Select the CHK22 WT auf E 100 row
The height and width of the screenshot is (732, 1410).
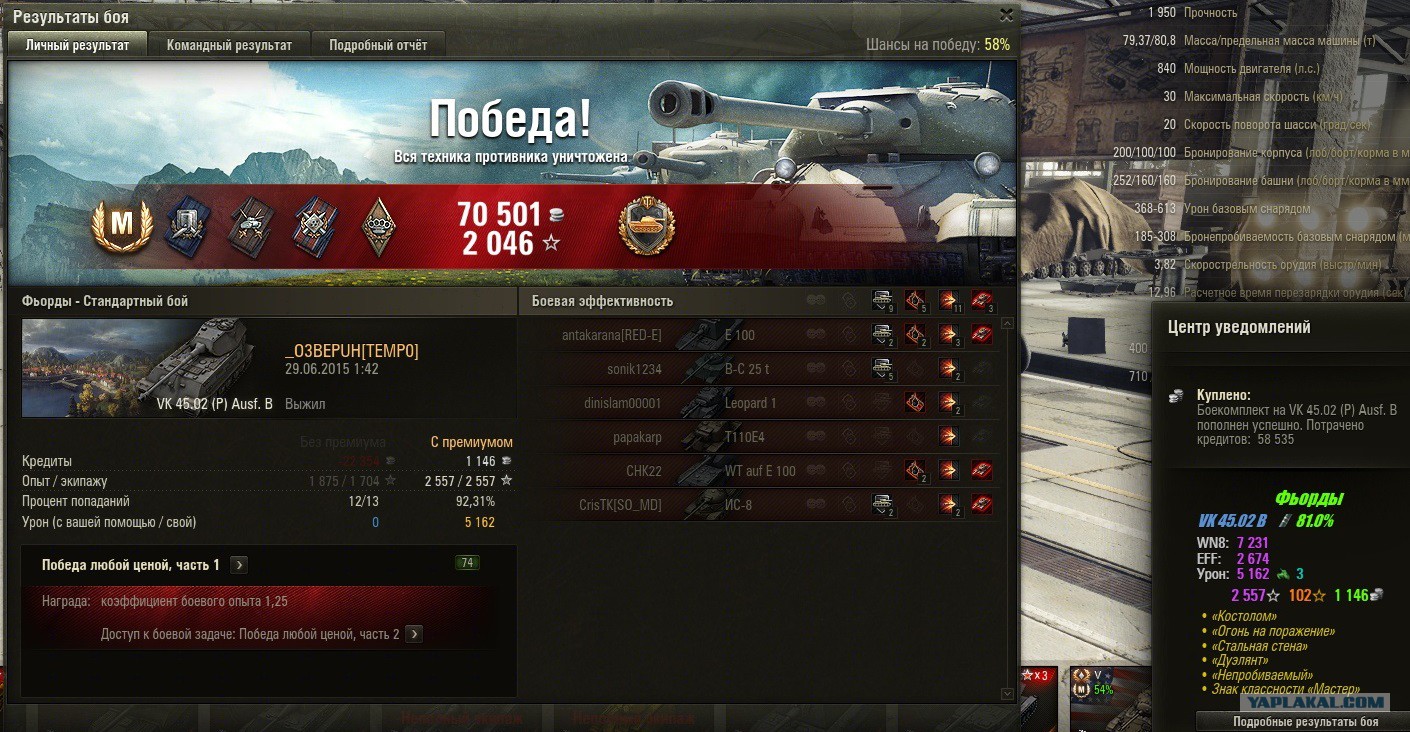coord(760,471)
